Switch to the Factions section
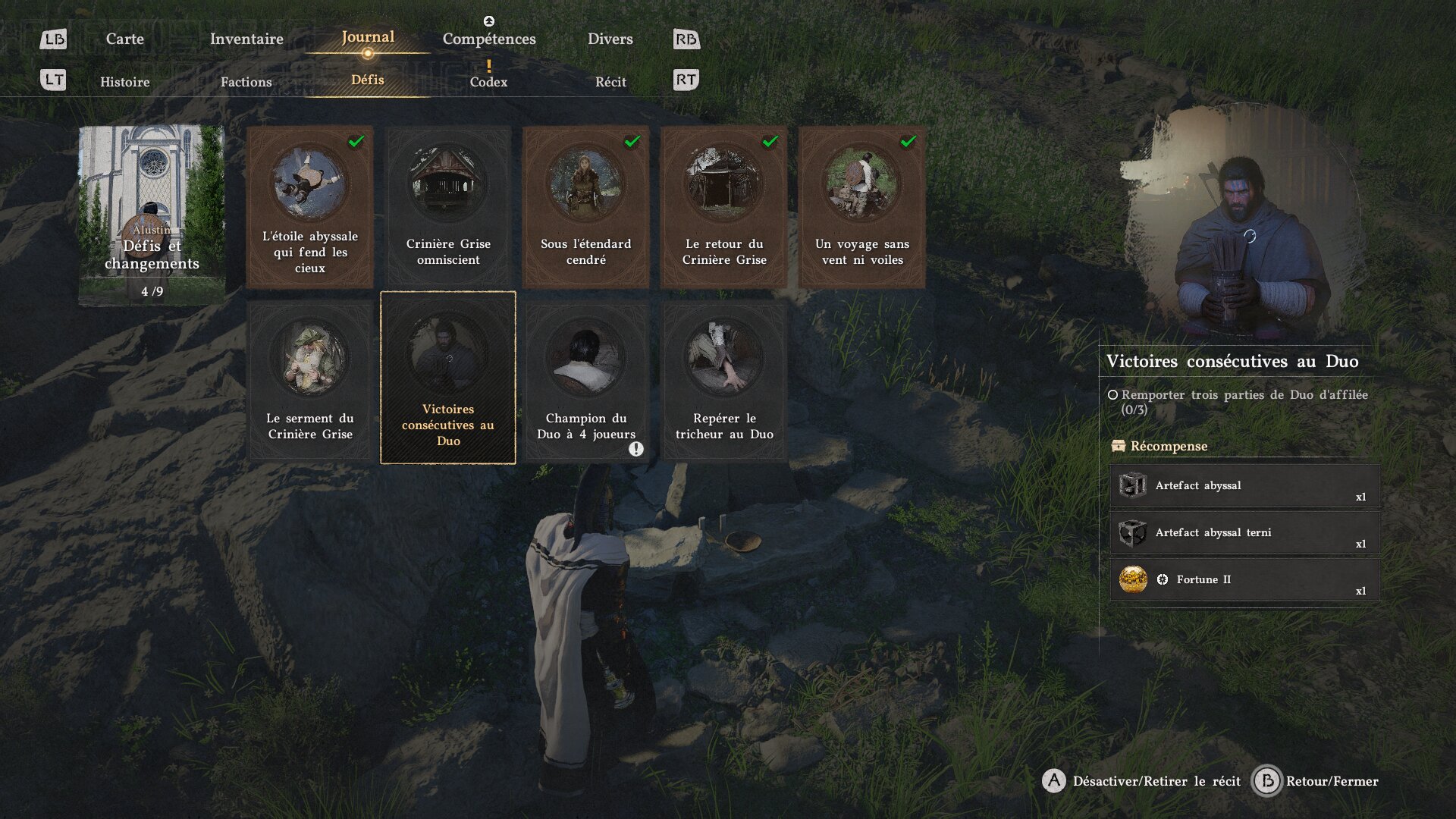The height and width of the screenshot is (819, 1456). pos(246,82)
